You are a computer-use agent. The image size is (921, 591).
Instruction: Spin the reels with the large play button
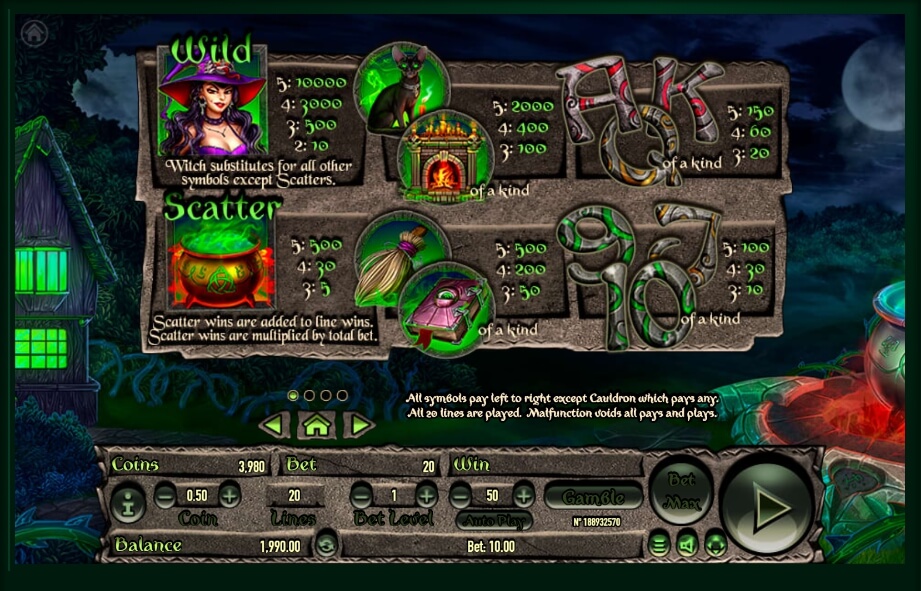coord(767,507)
